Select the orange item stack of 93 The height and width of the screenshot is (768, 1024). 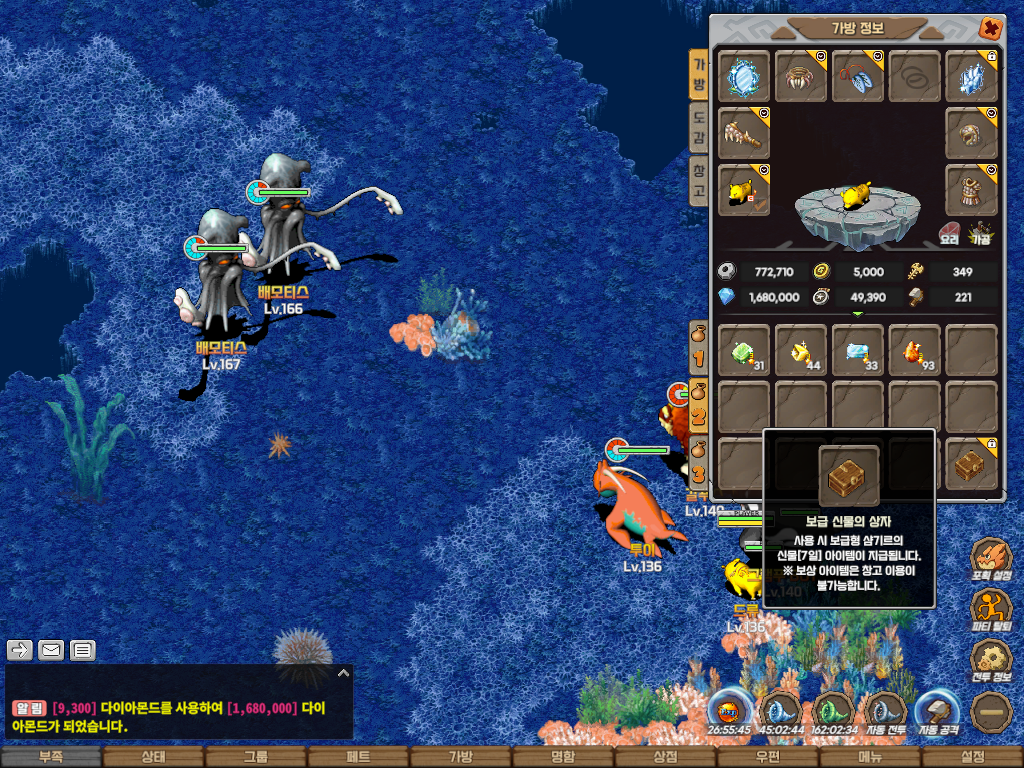click(x=914, y=351)
